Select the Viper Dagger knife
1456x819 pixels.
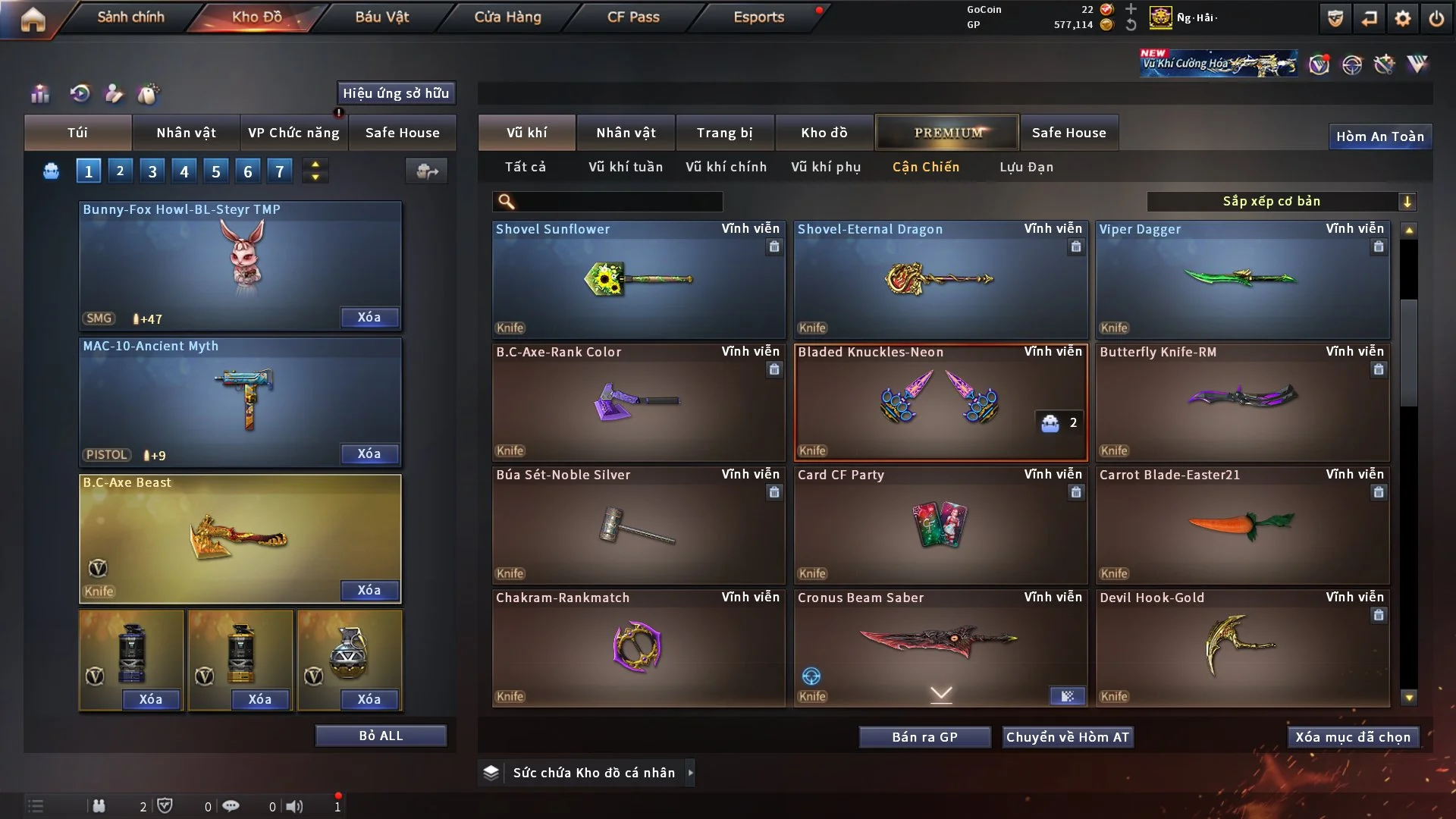click(1242, 280)
